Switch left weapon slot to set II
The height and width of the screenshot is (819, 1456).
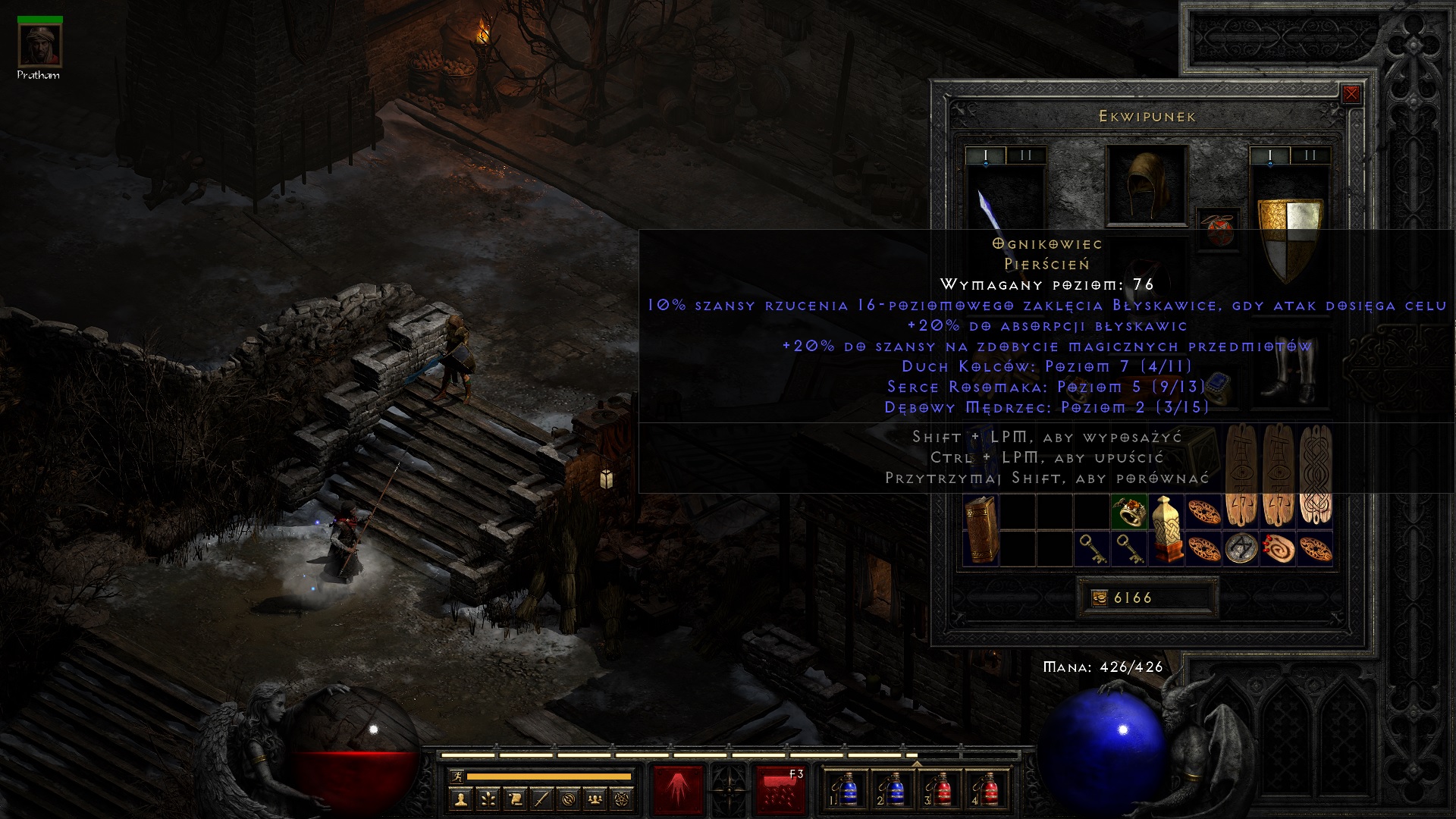coord(1026,155)
